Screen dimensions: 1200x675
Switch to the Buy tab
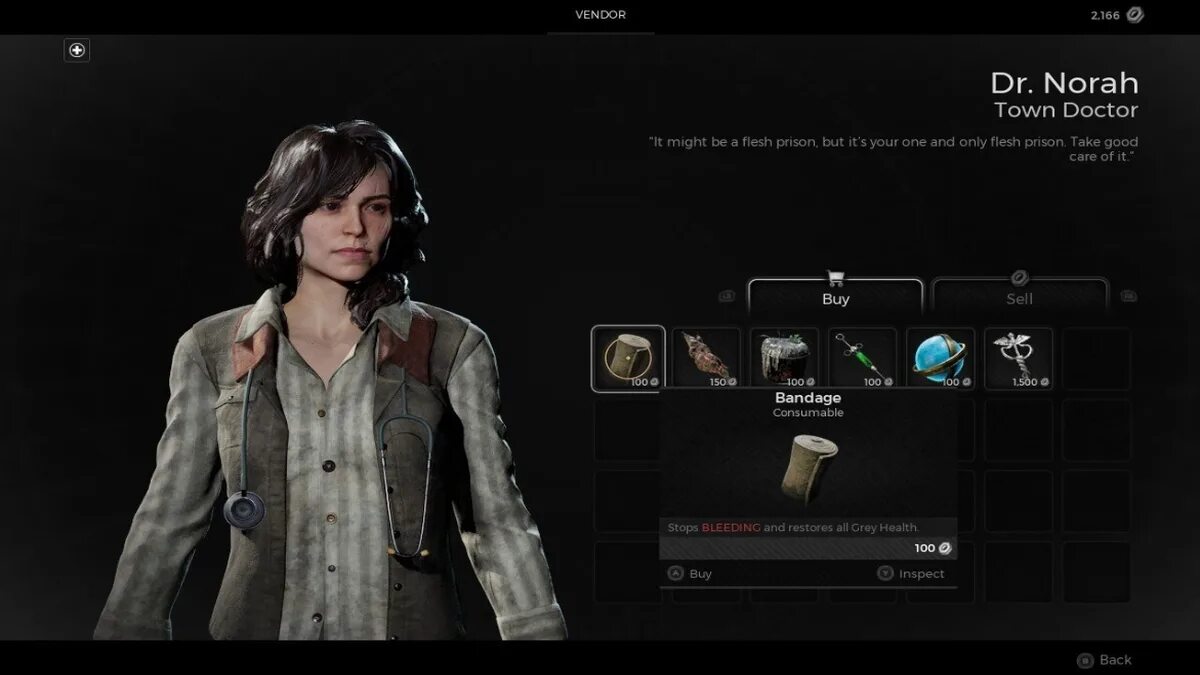pos(835,298)
